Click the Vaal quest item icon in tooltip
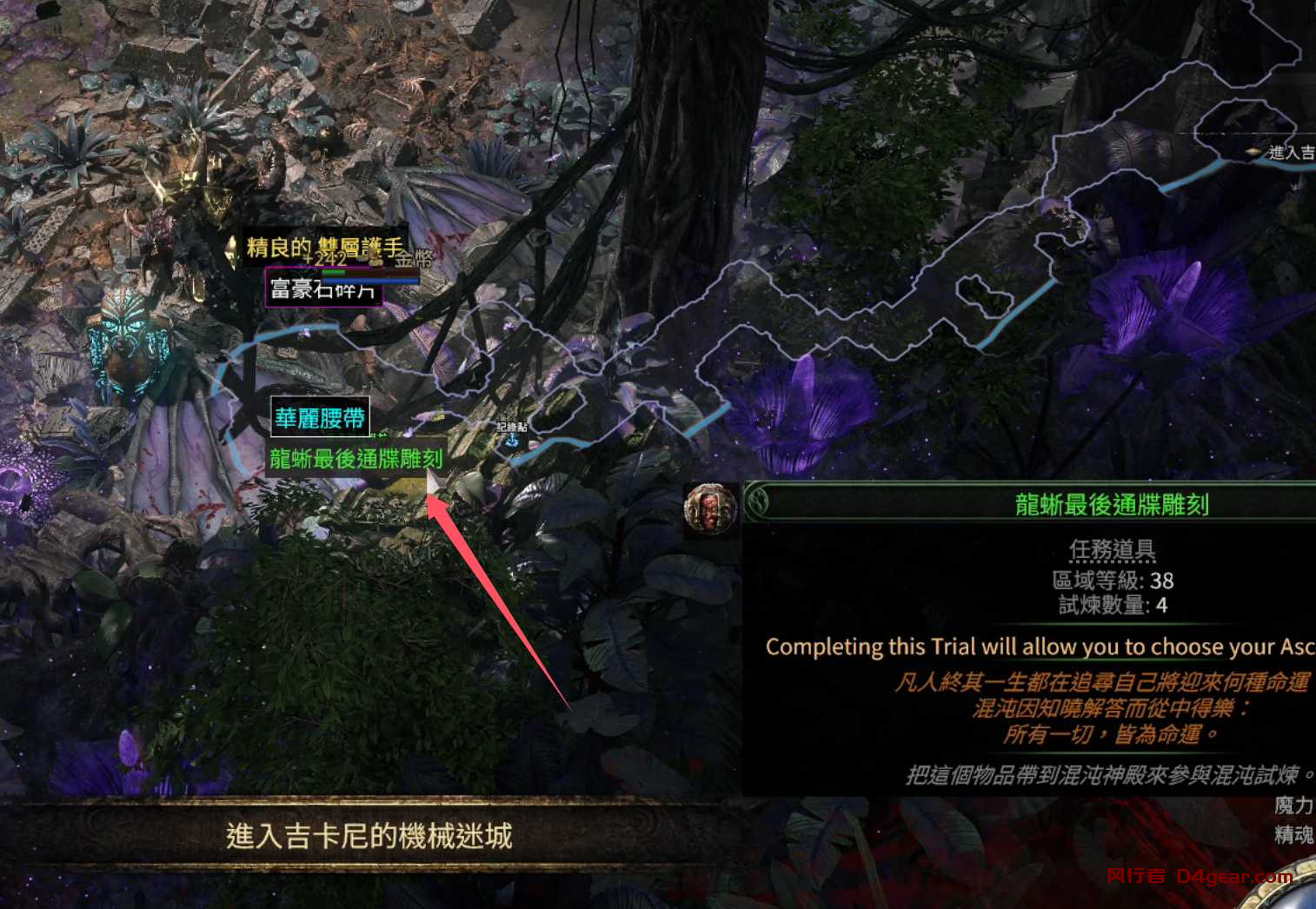This screenshot has width=1316, height=909. pyautogui.click(x=709, y=510)
